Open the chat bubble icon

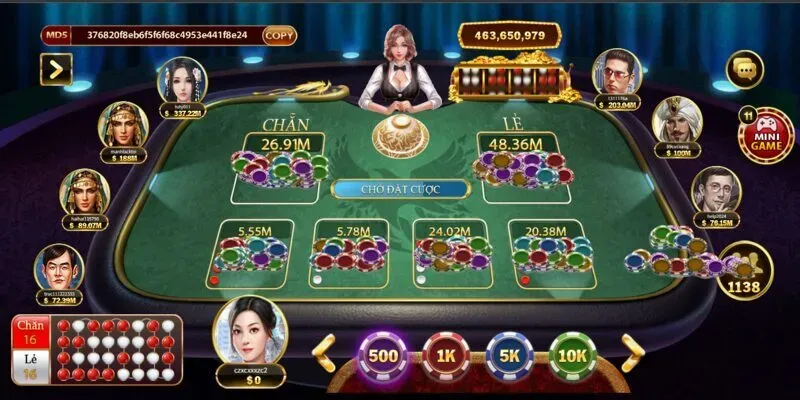tap(747, 69)
